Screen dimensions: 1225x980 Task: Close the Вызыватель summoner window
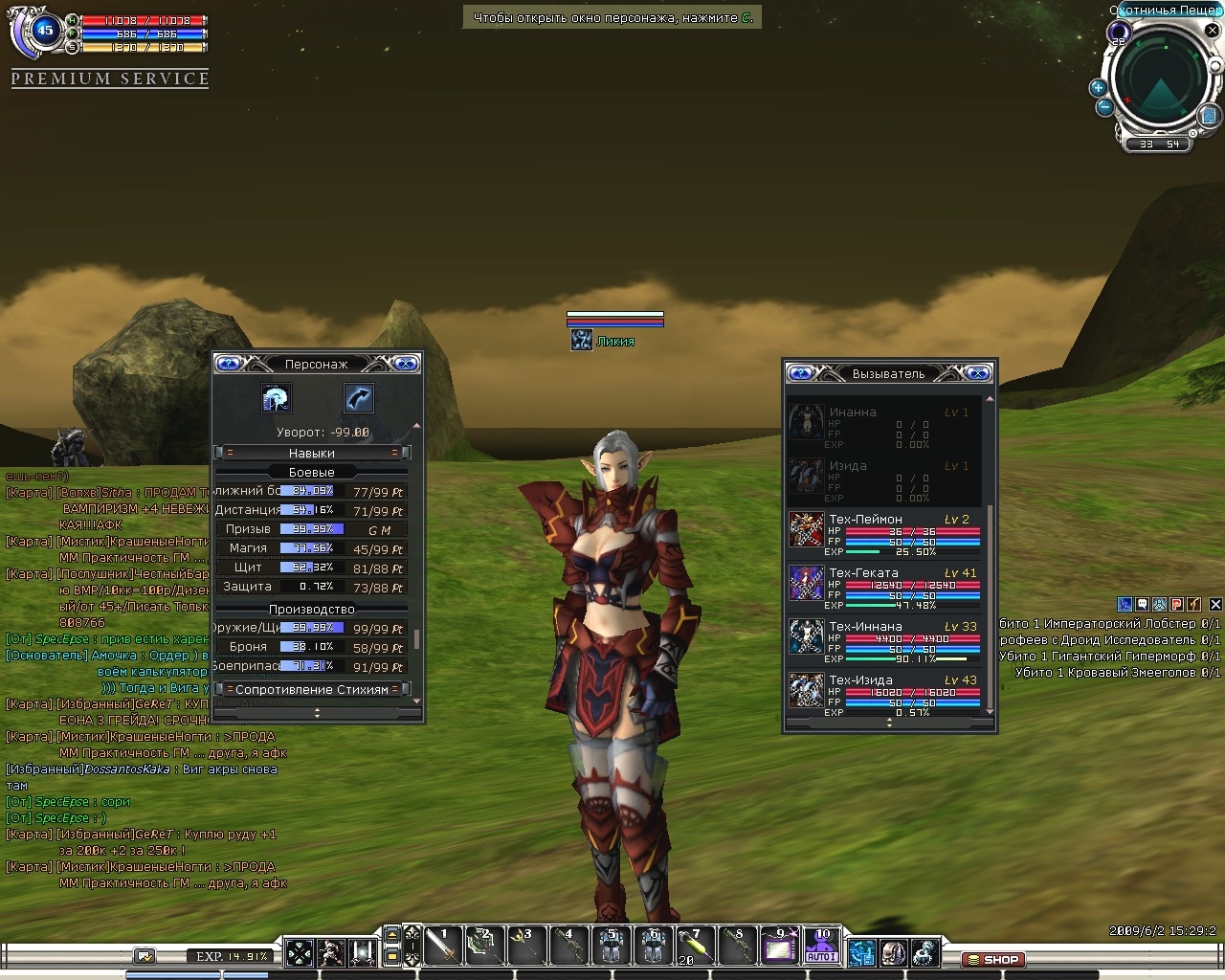(x=978, y=373)
